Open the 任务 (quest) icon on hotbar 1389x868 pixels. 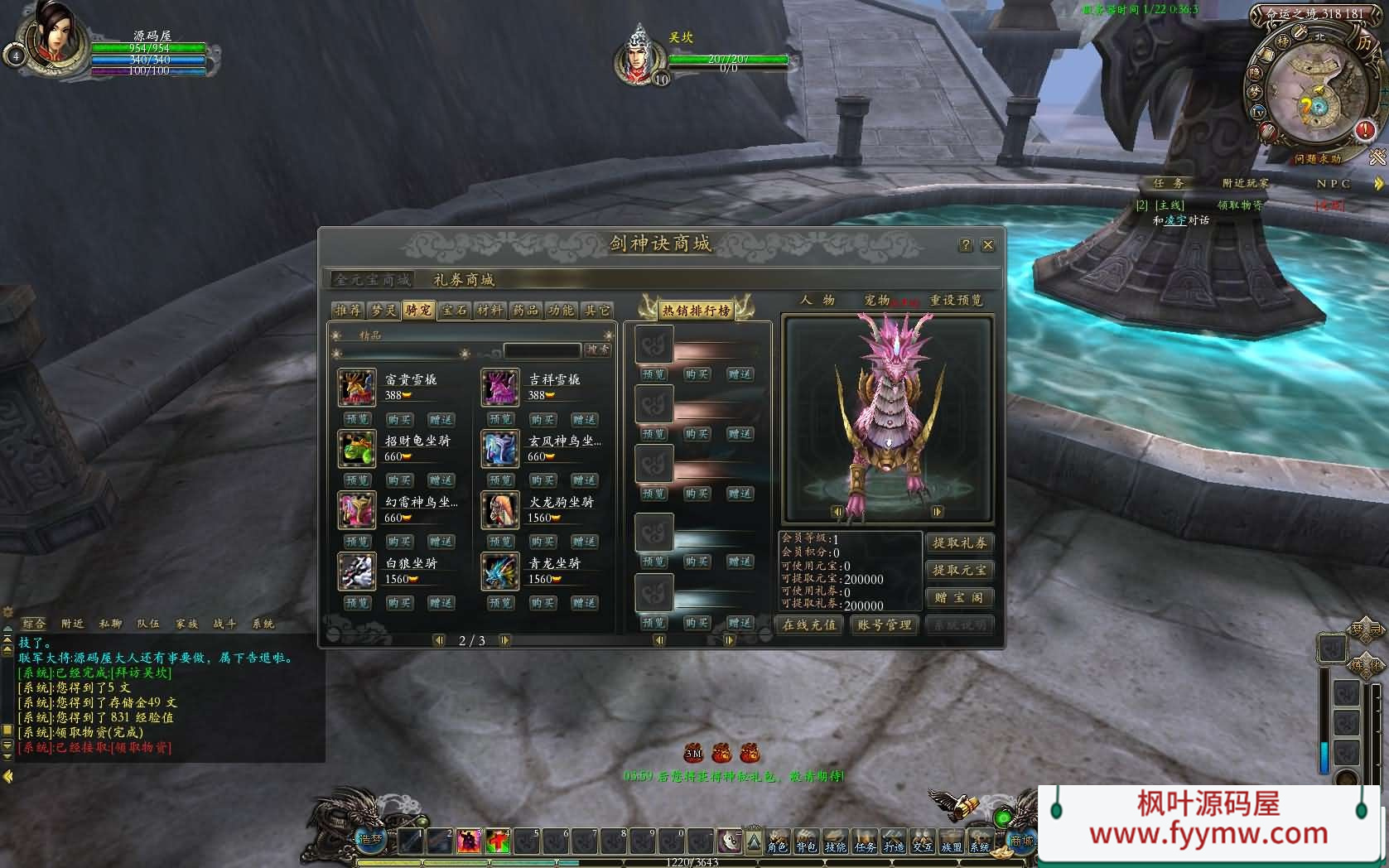(x=866, y=846)
